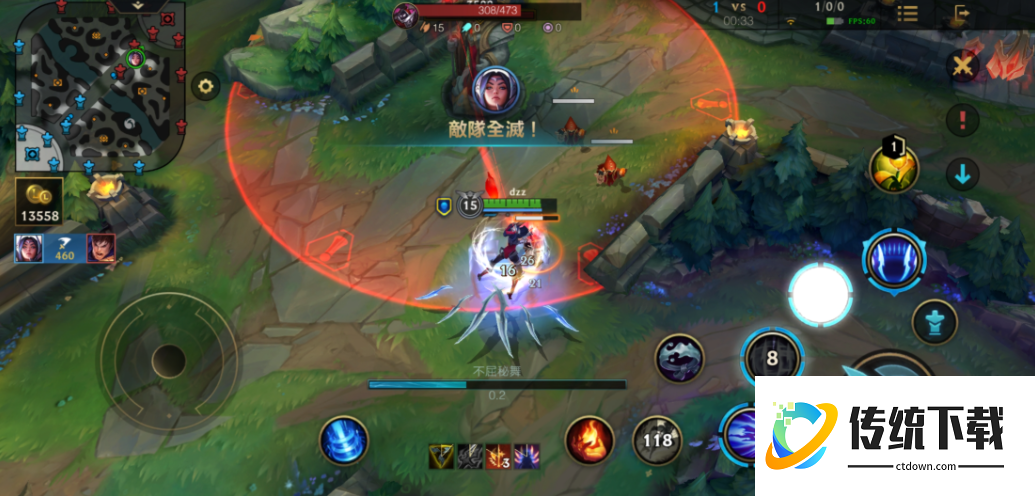Screen dimensions: 1035x496
Task: Send the crossed swords attack ping
Action: coord(962,66)
